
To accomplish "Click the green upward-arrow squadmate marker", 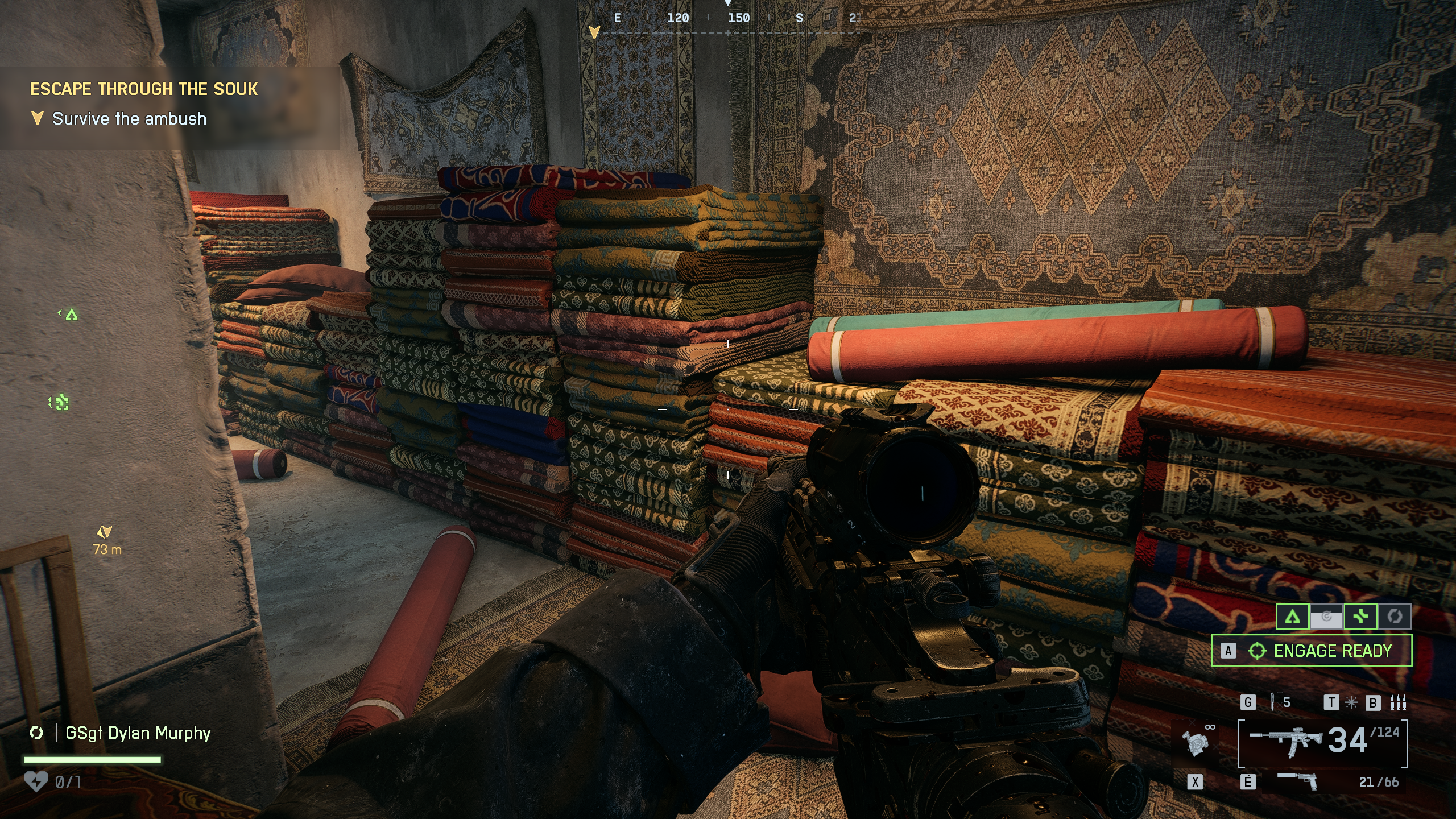I will click(x=71, y=315).
